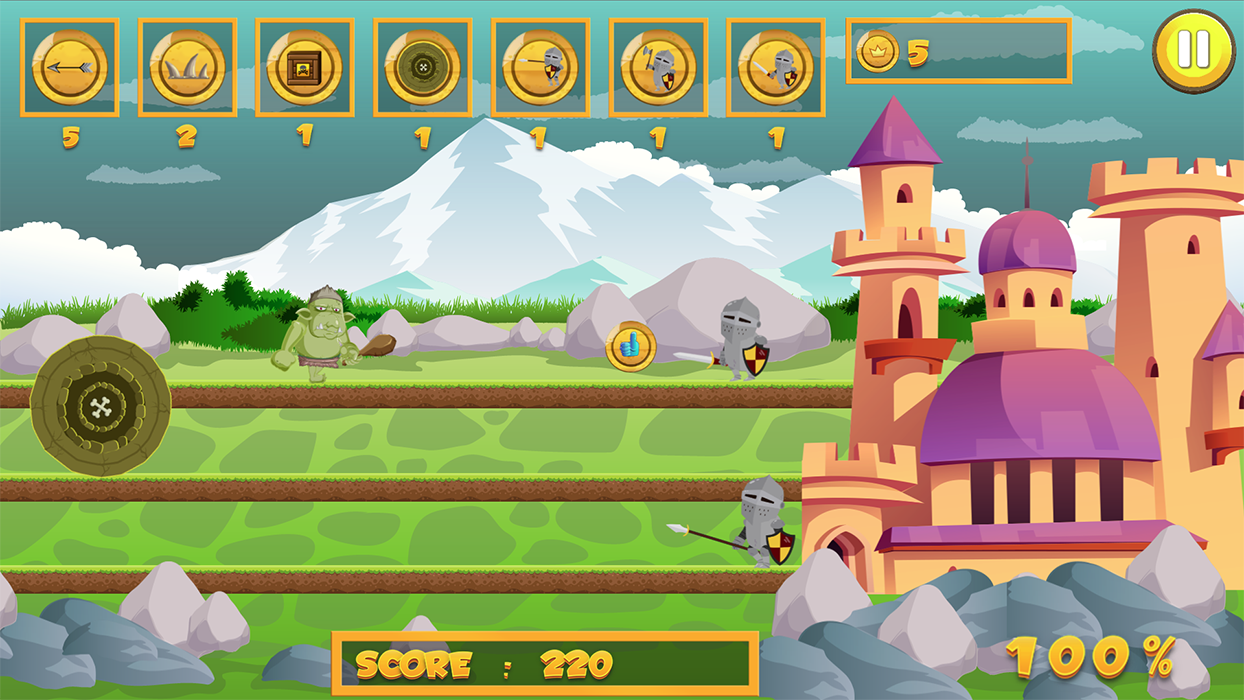Pick the rolling stone wheel icon
1244x700 pixels.
423,67
